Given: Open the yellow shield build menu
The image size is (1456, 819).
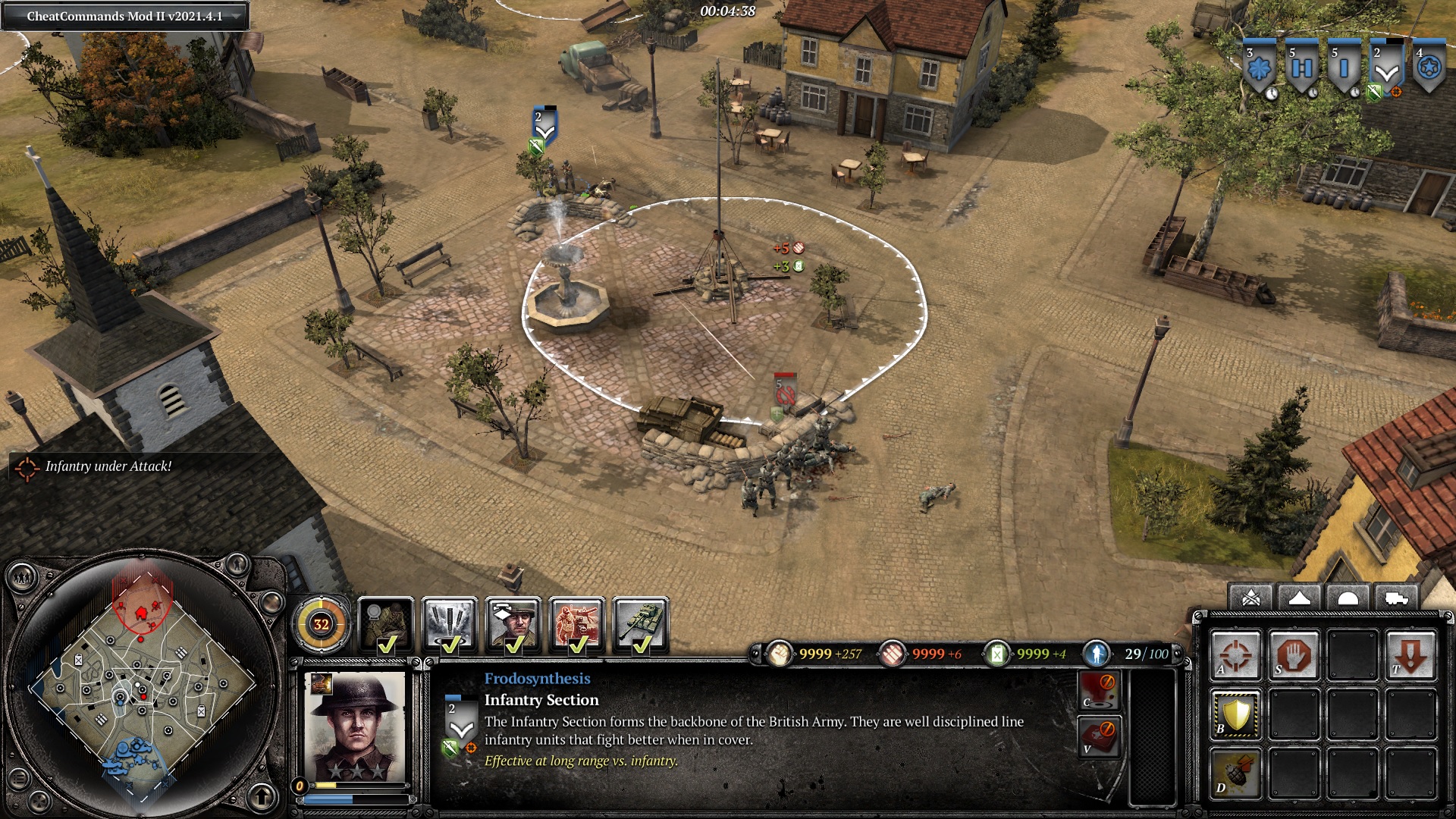Looking at the screenshot, I should tap(1235, 714).
